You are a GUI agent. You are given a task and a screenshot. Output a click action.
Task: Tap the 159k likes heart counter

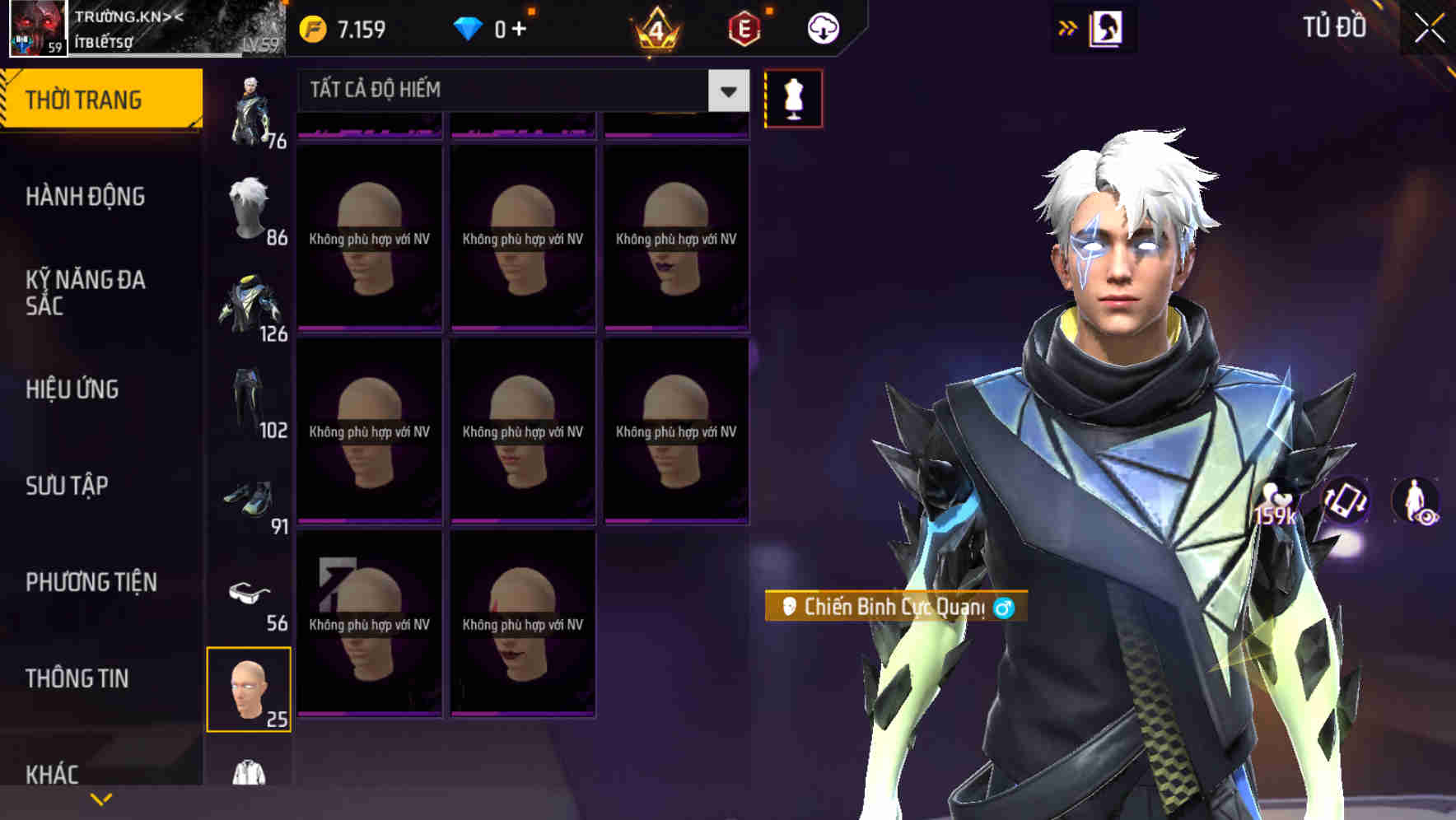(x=1275, y=502)
